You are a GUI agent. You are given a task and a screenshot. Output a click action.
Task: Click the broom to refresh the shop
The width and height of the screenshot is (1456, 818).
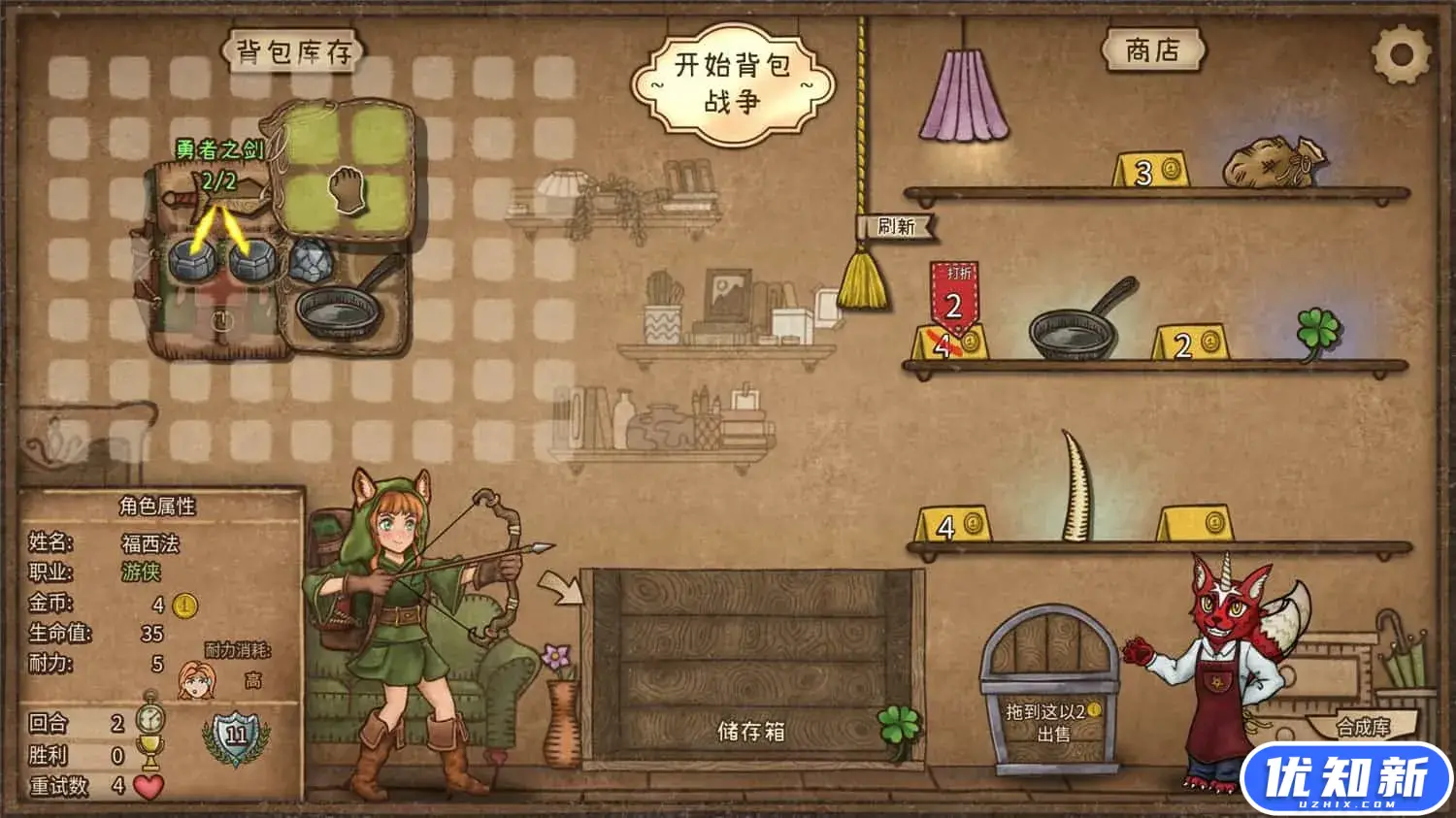867,280
